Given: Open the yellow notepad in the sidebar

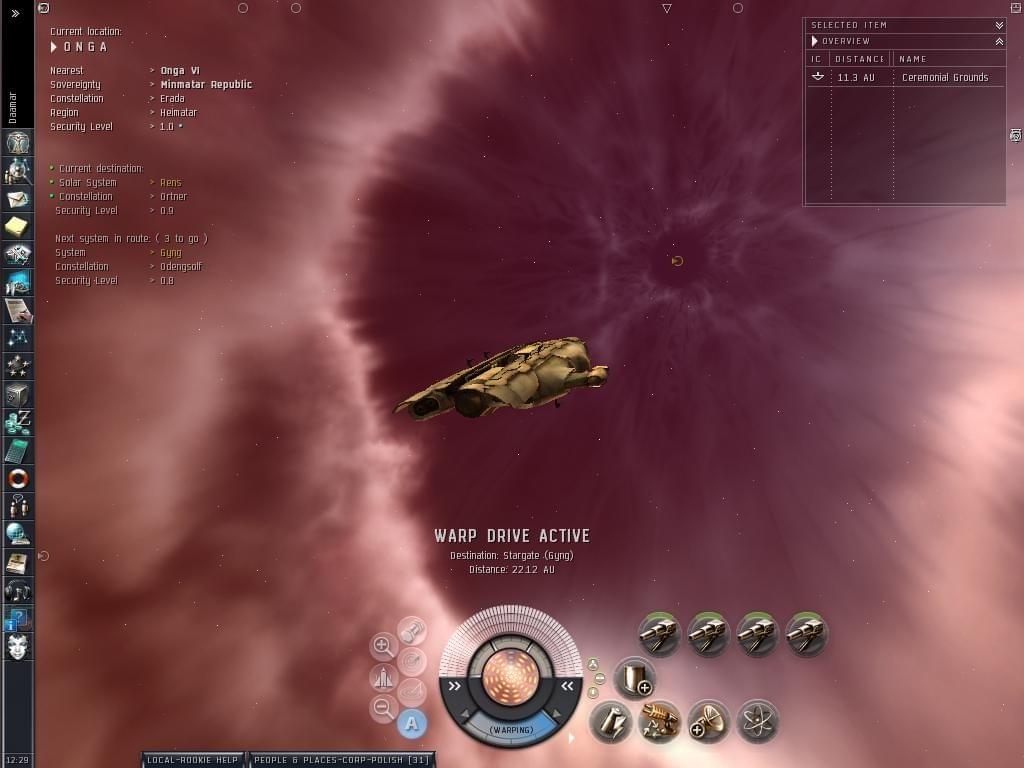Looking at the screenshot, I should [x=17, y=227].
